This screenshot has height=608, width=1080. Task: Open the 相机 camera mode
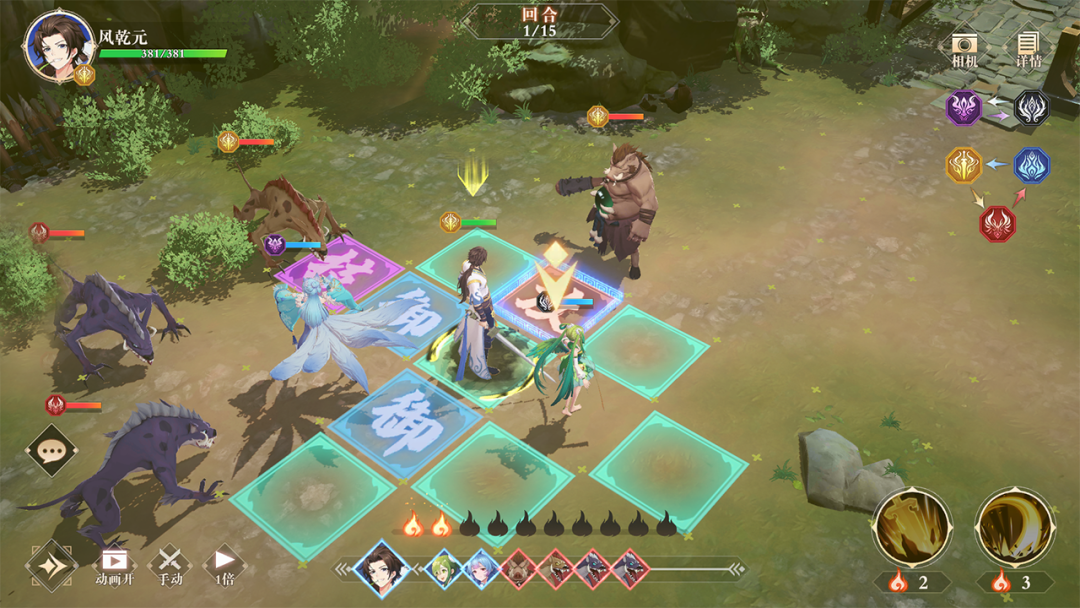point(964,49)
